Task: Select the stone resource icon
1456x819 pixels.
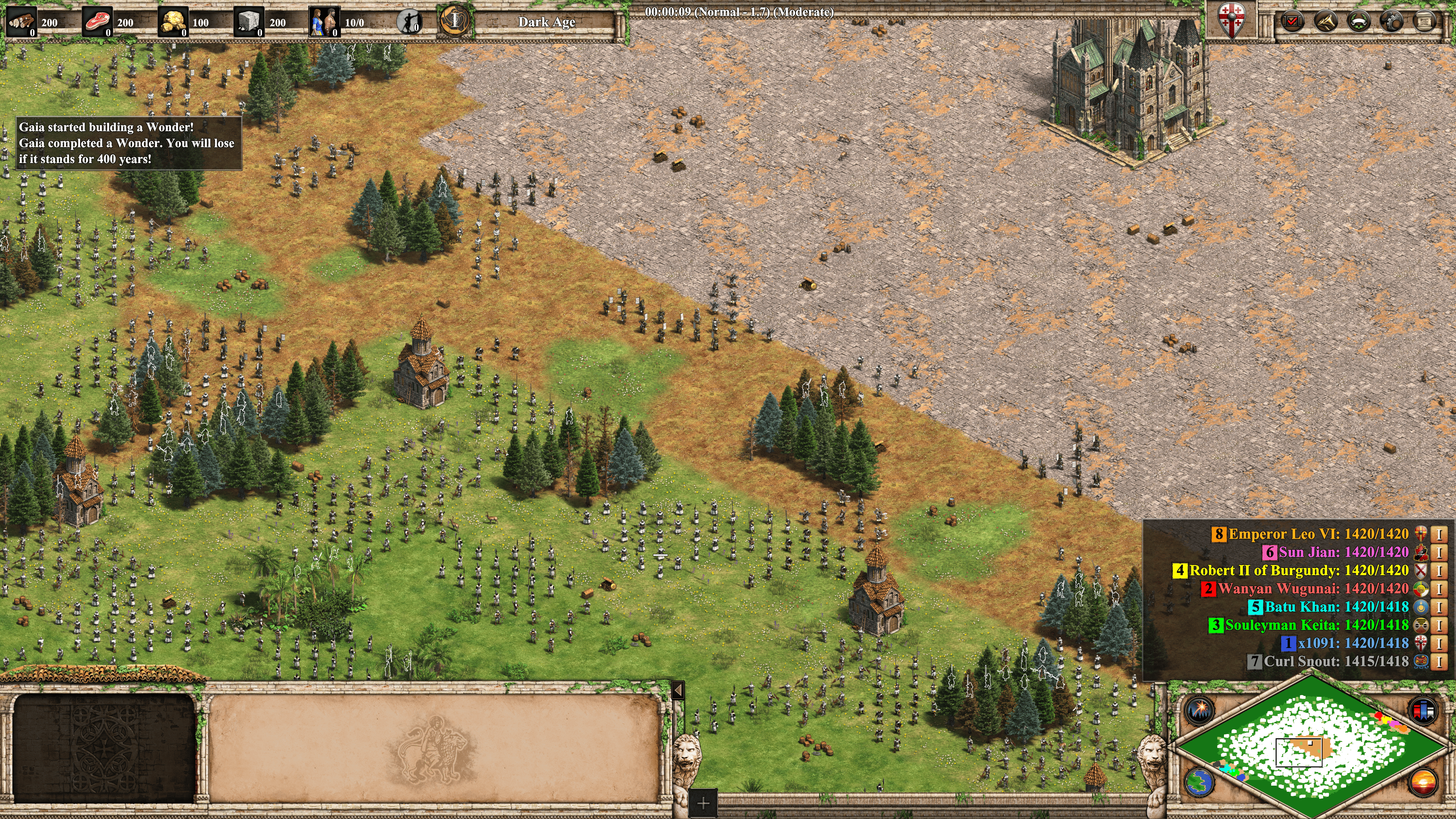Action: click(249, 22)
